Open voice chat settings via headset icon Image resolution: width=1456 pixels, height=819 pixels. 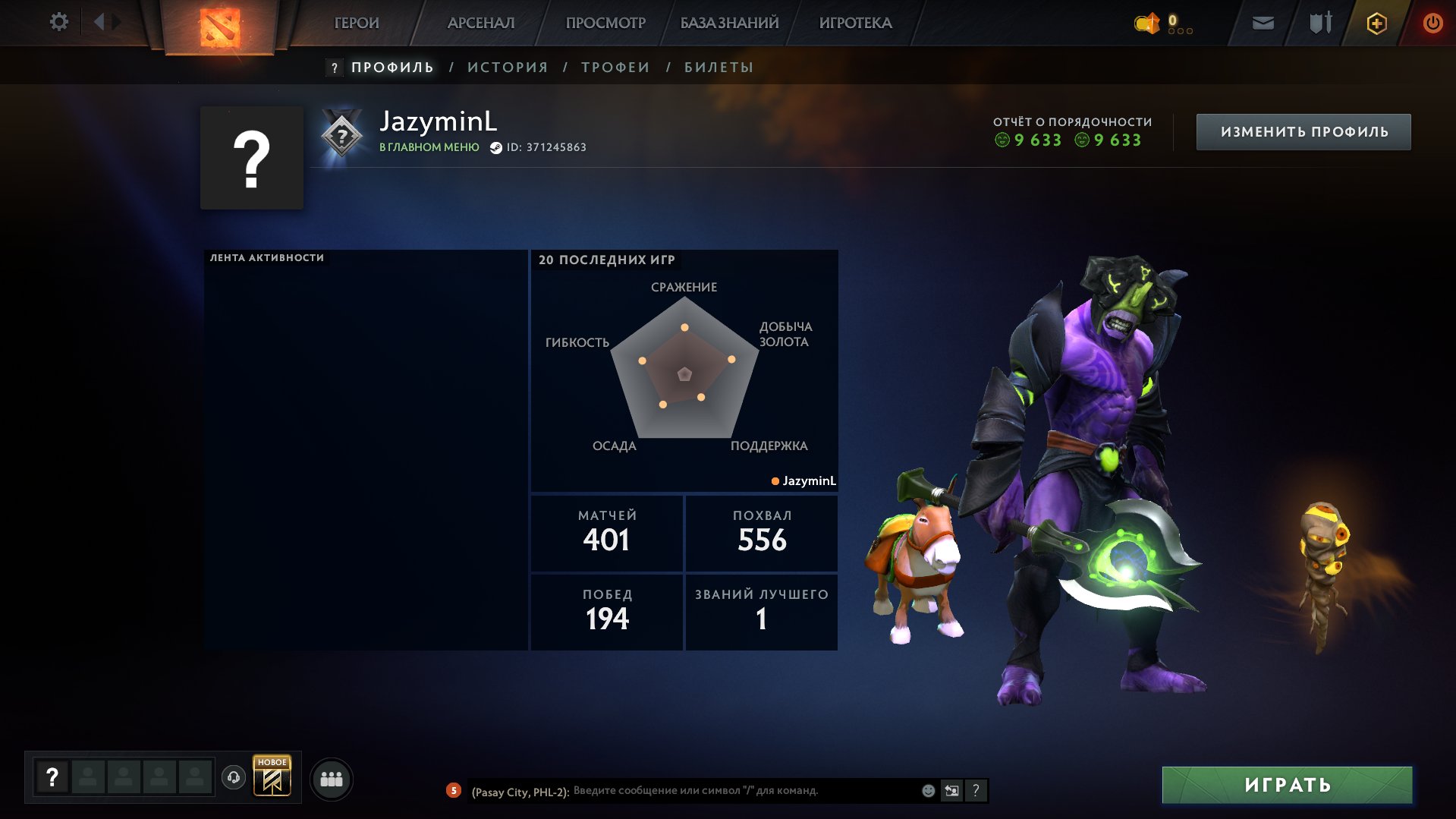click(x=234, y=779)
